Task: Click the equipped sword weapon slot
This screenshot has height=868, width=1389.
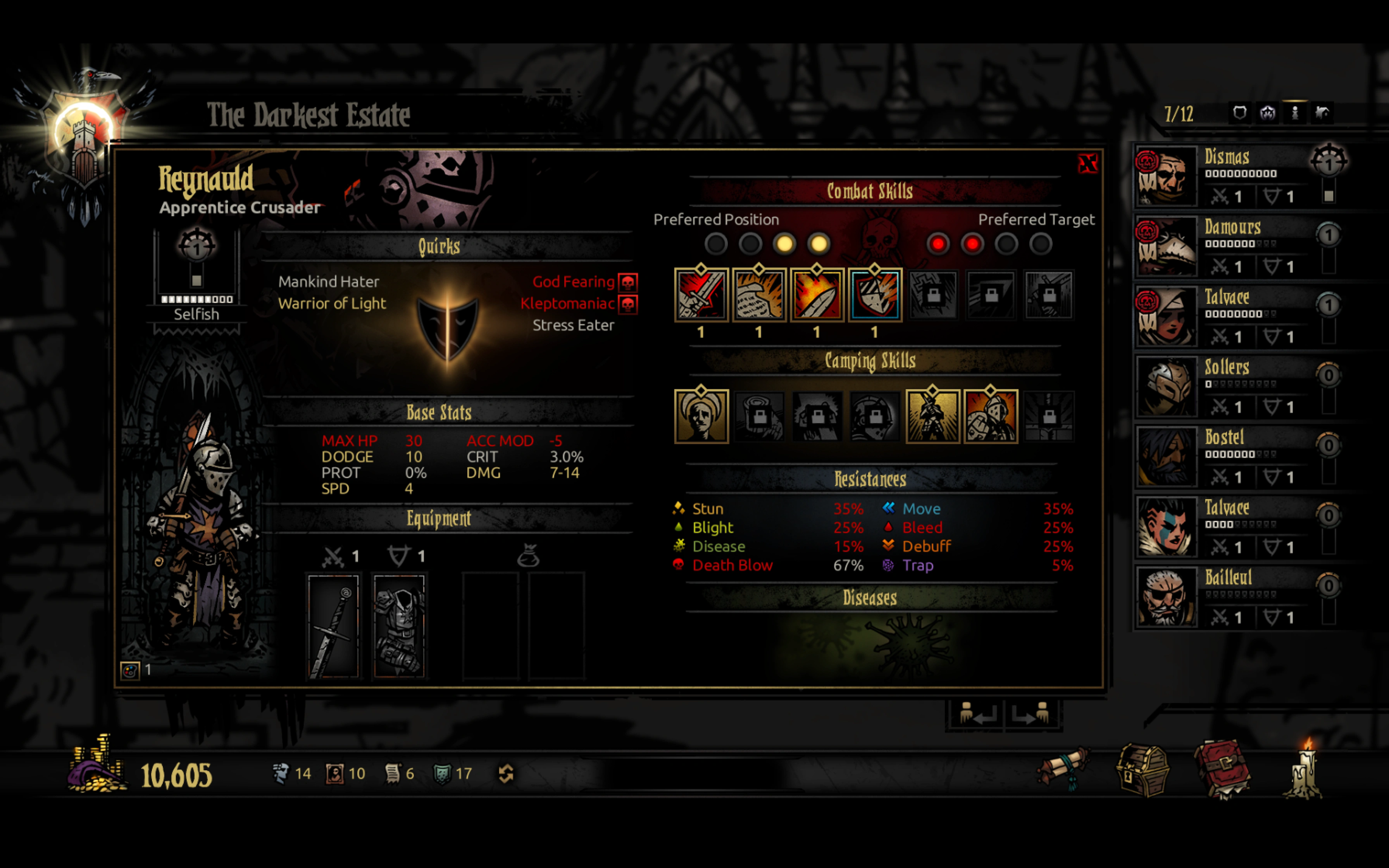Action: 333,626
